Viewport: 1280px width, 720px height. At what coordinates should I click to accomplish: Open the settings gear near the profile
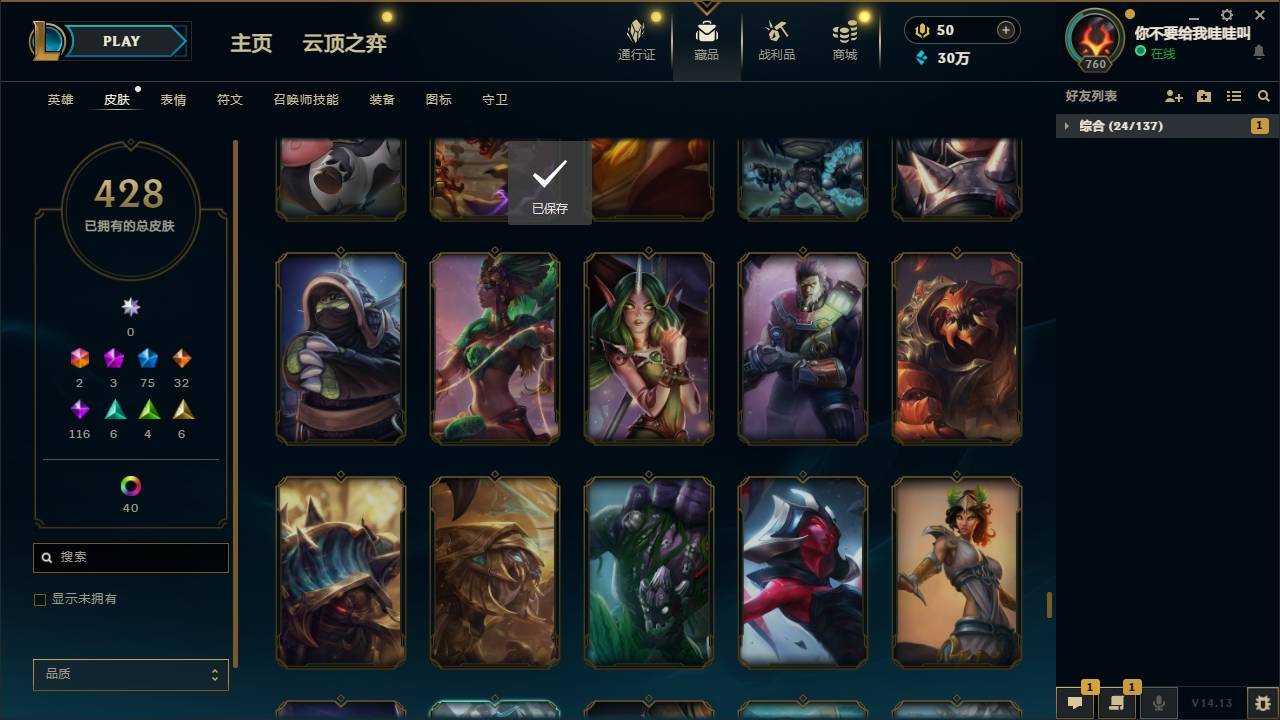[1227, 14]
